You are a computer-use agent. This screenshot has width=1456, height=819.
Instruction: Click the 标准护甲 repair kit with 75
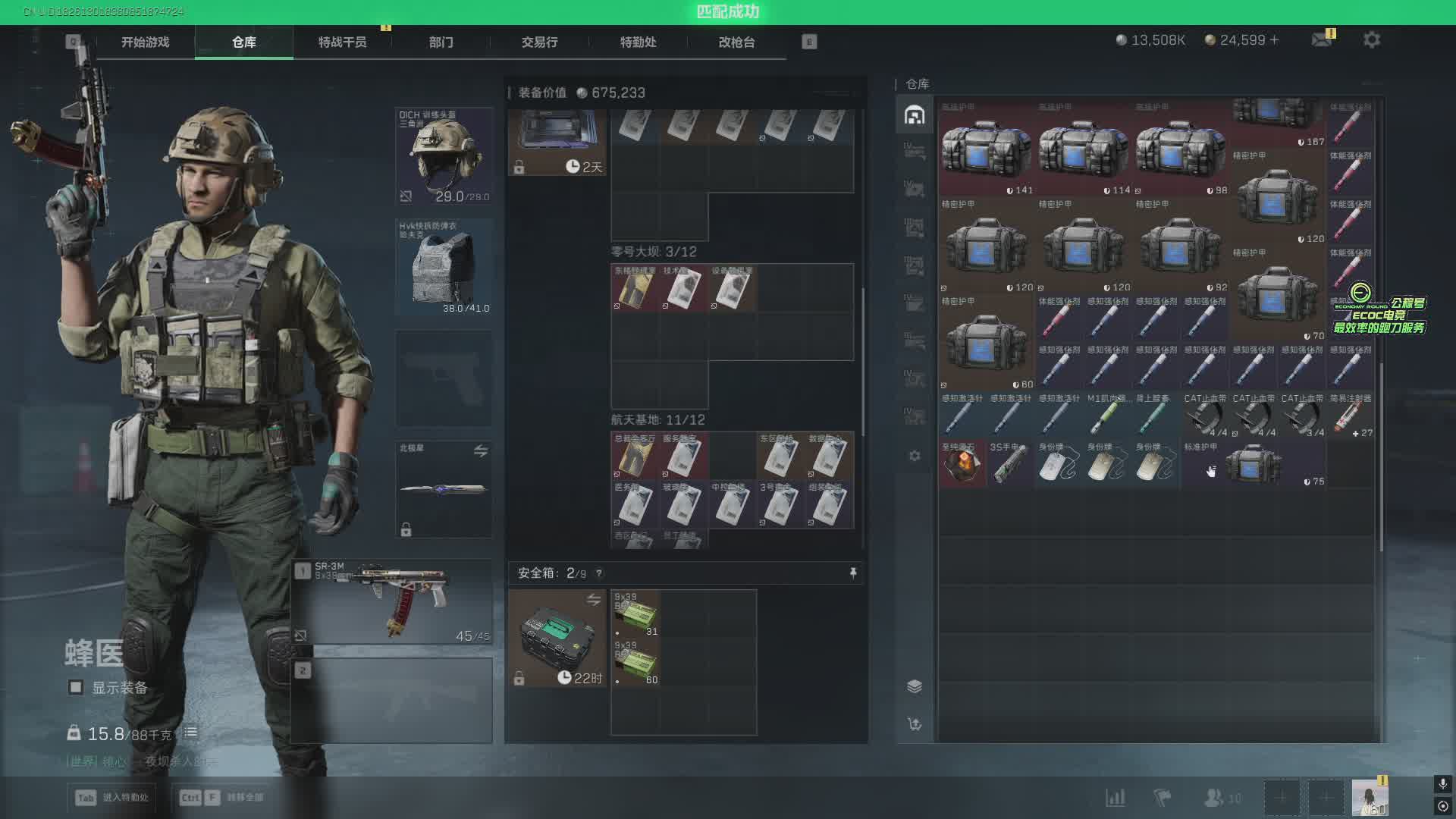[x=1254, y=463]
